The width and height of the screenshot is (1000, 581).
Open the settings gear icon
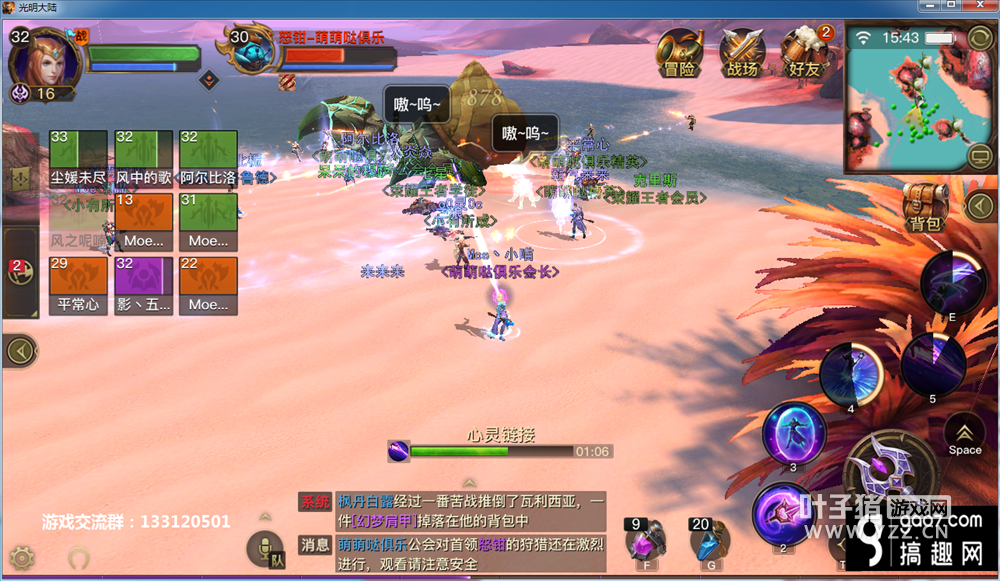tap(22, 557)
